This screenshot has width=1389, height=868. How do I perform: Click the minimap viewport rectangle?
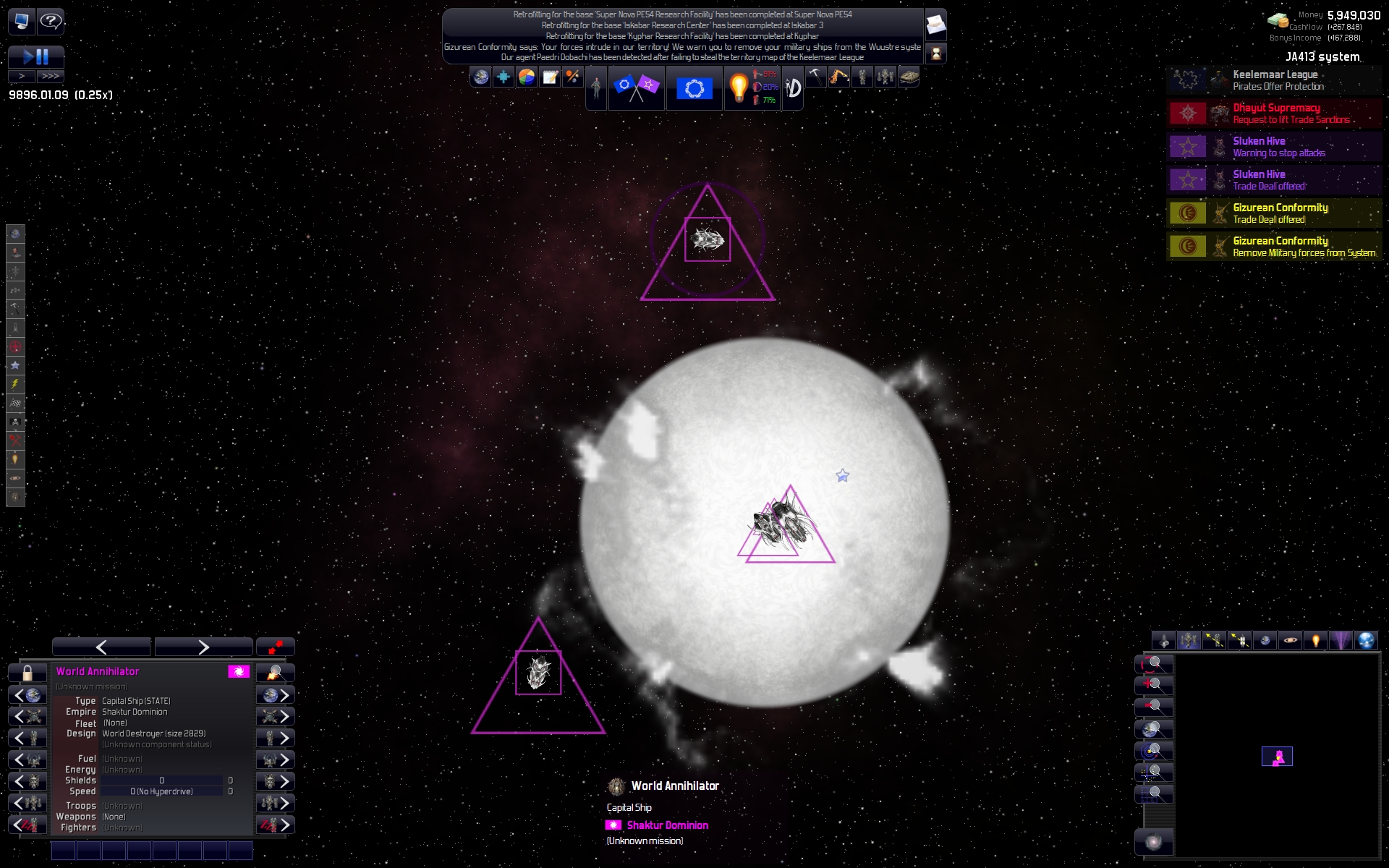pyautogui.click(x=1277, y=757)
